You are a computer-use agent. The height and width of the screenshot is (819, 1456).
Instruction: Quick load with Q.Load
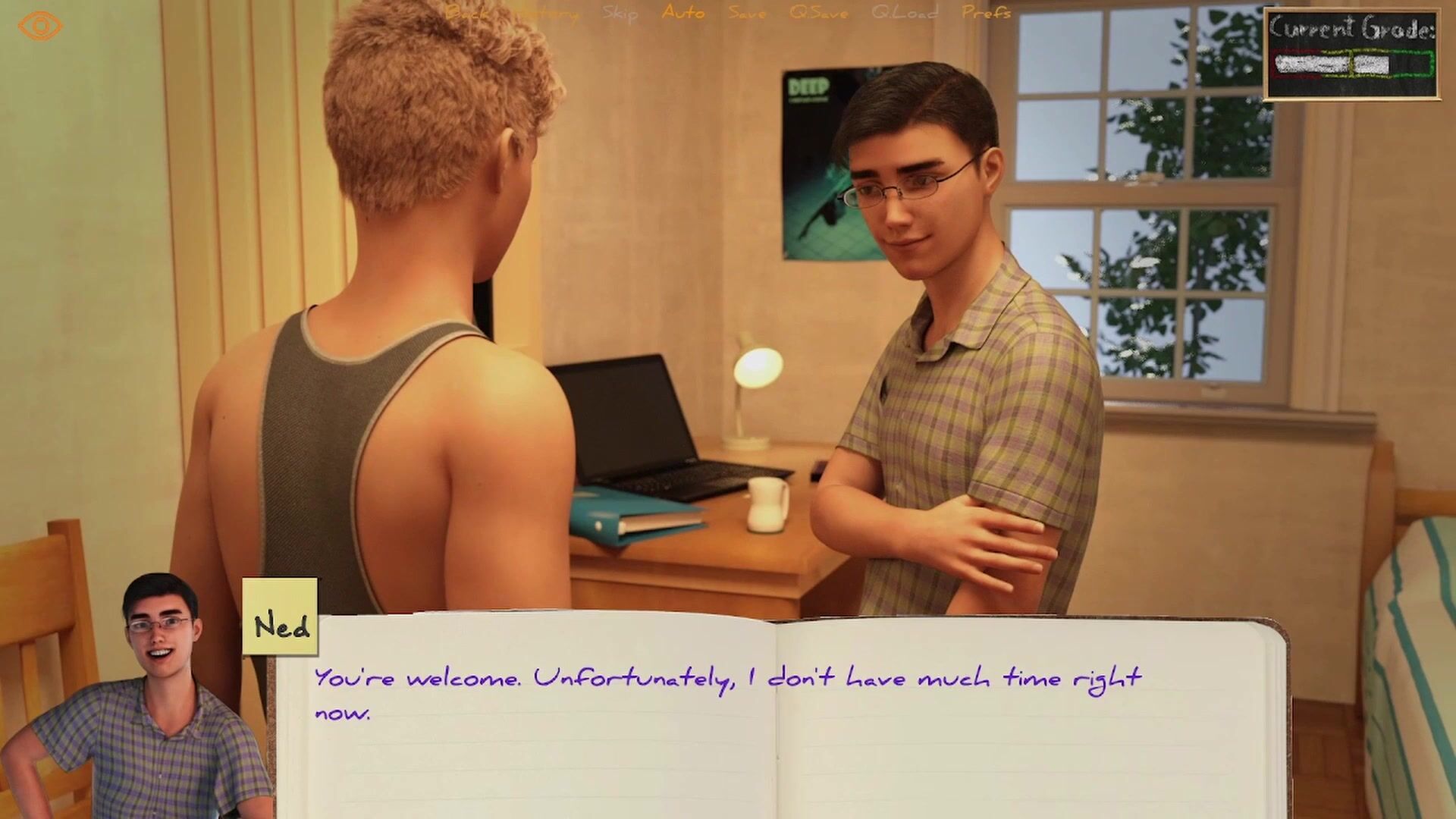pyautogui.click(x=904, y=13)
